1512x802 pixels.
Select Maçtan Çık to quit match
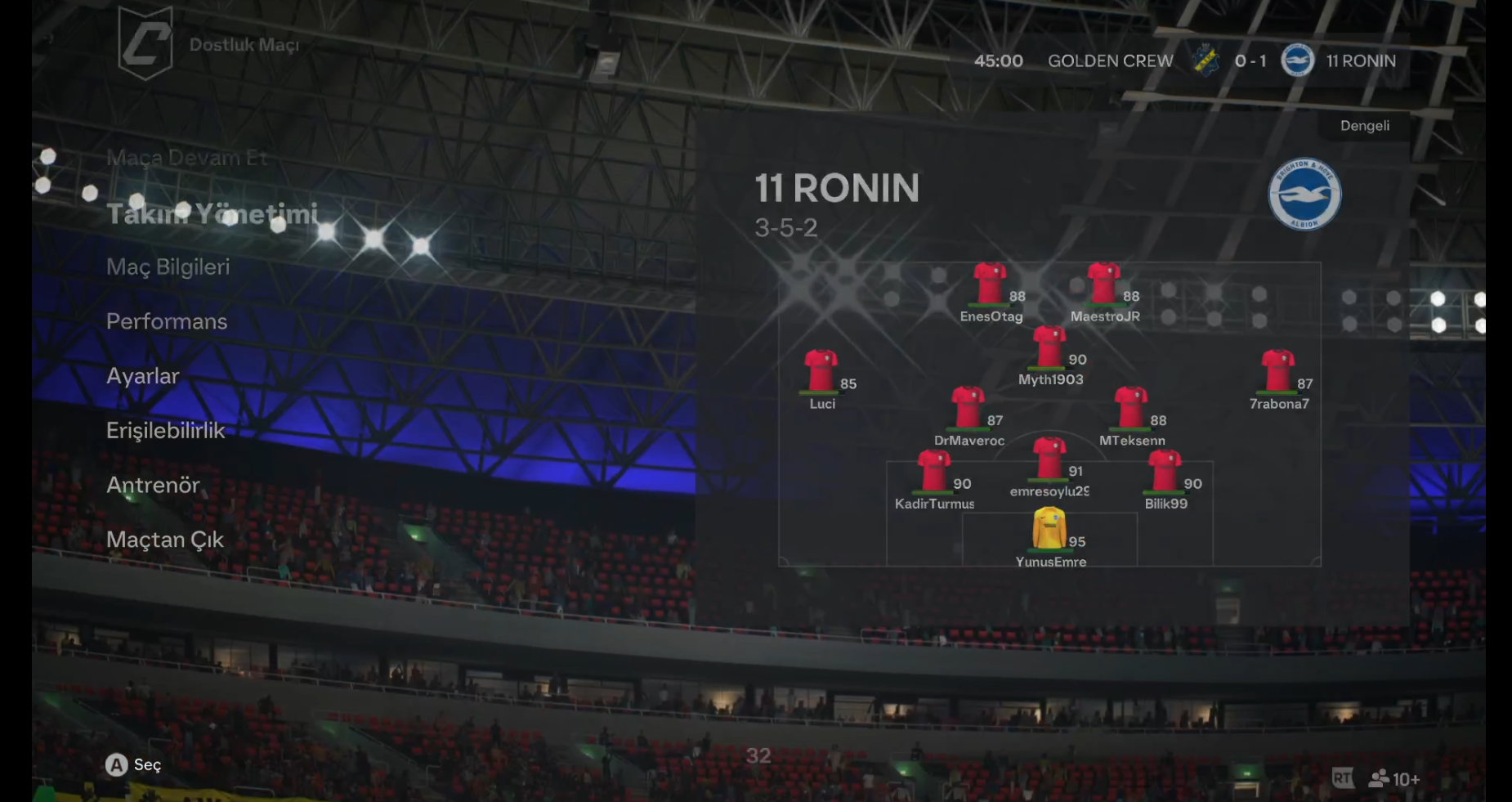(x=164, y=540)
